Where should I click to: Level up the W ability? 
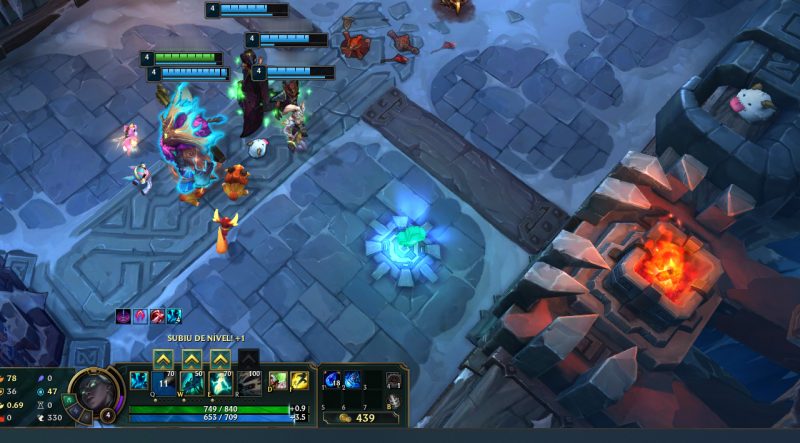(x=191, y=358)
